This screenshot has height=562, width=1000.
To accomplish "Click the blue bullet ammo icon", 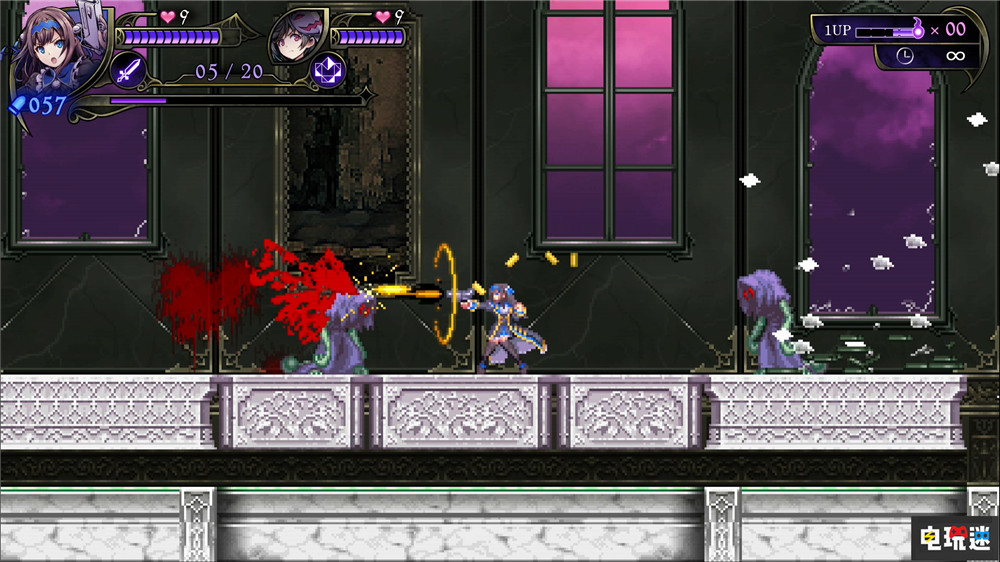I will 16,105.
